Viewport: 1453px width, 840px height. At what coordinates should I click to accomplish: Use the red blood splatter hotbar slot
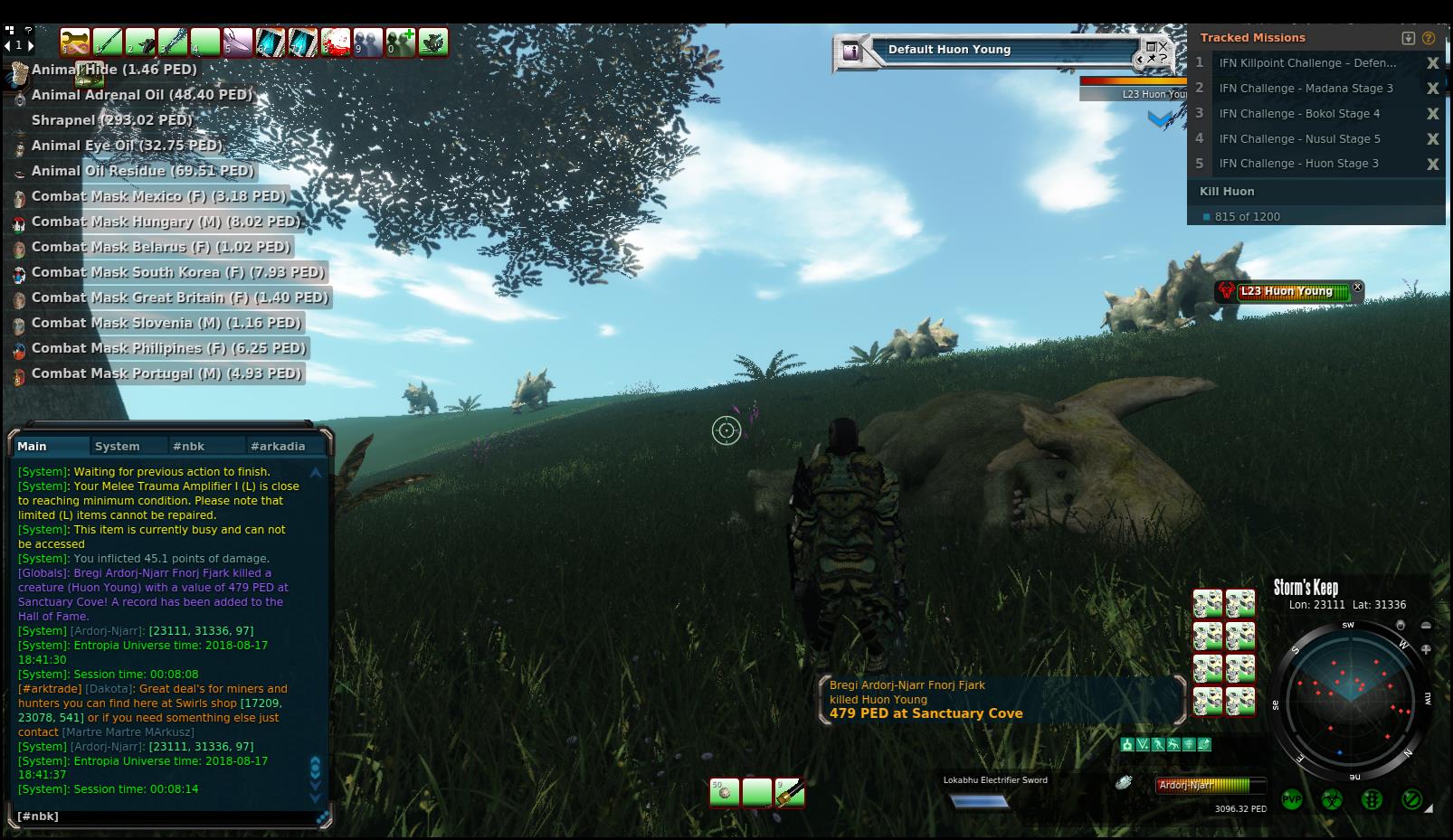click(x=336, y=42)
